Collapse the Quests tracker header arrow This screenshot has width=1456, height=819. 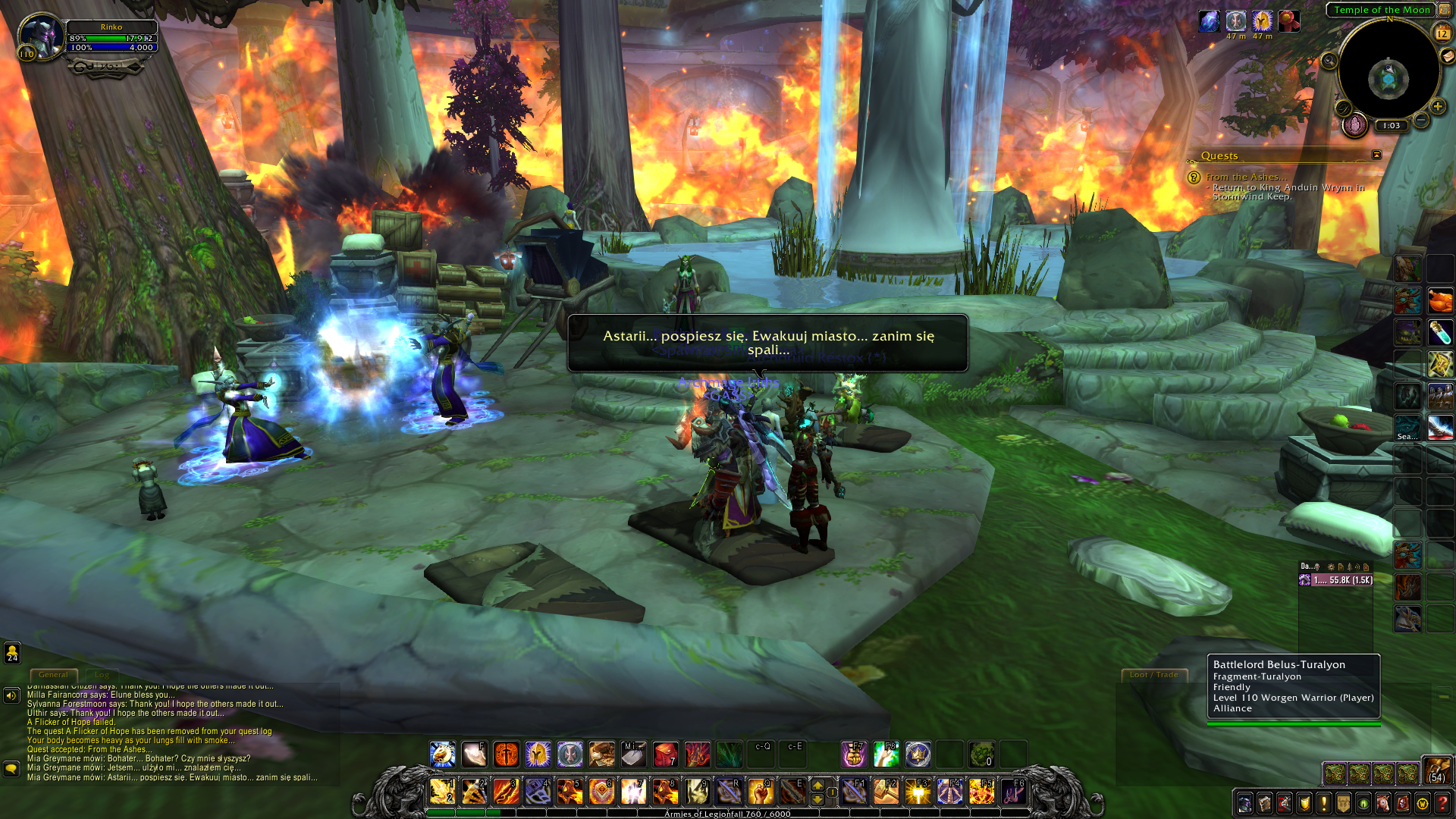(1376, 155)
